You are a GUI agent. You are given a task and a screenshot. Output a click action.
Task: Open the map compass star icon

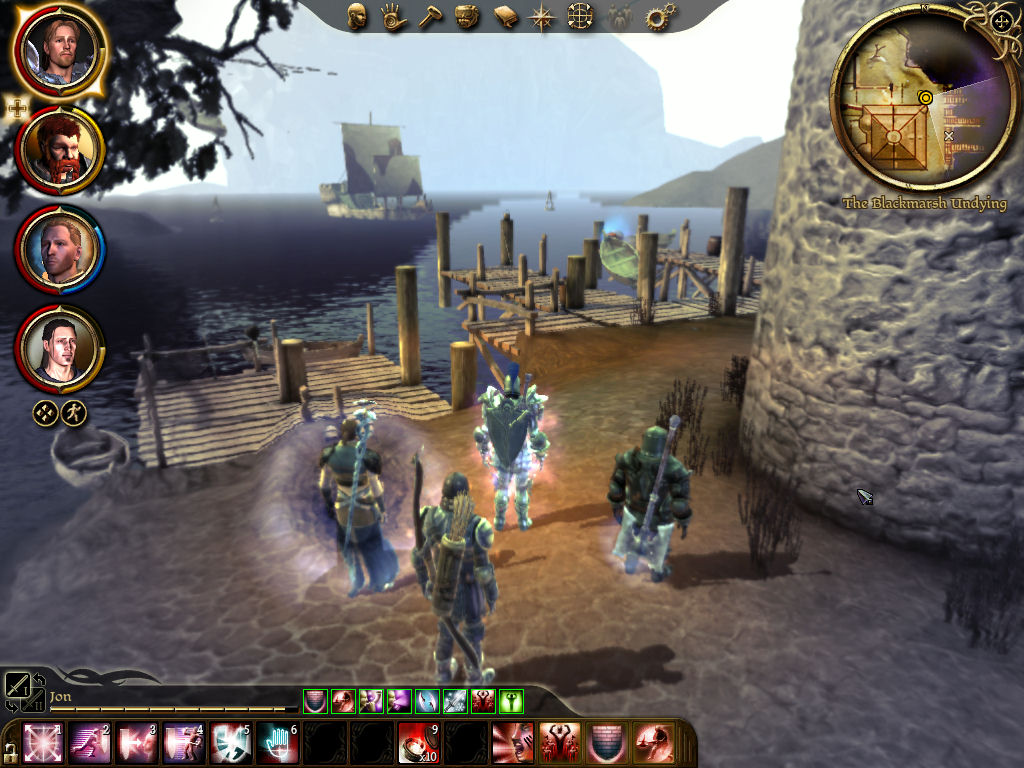point(542,17)
